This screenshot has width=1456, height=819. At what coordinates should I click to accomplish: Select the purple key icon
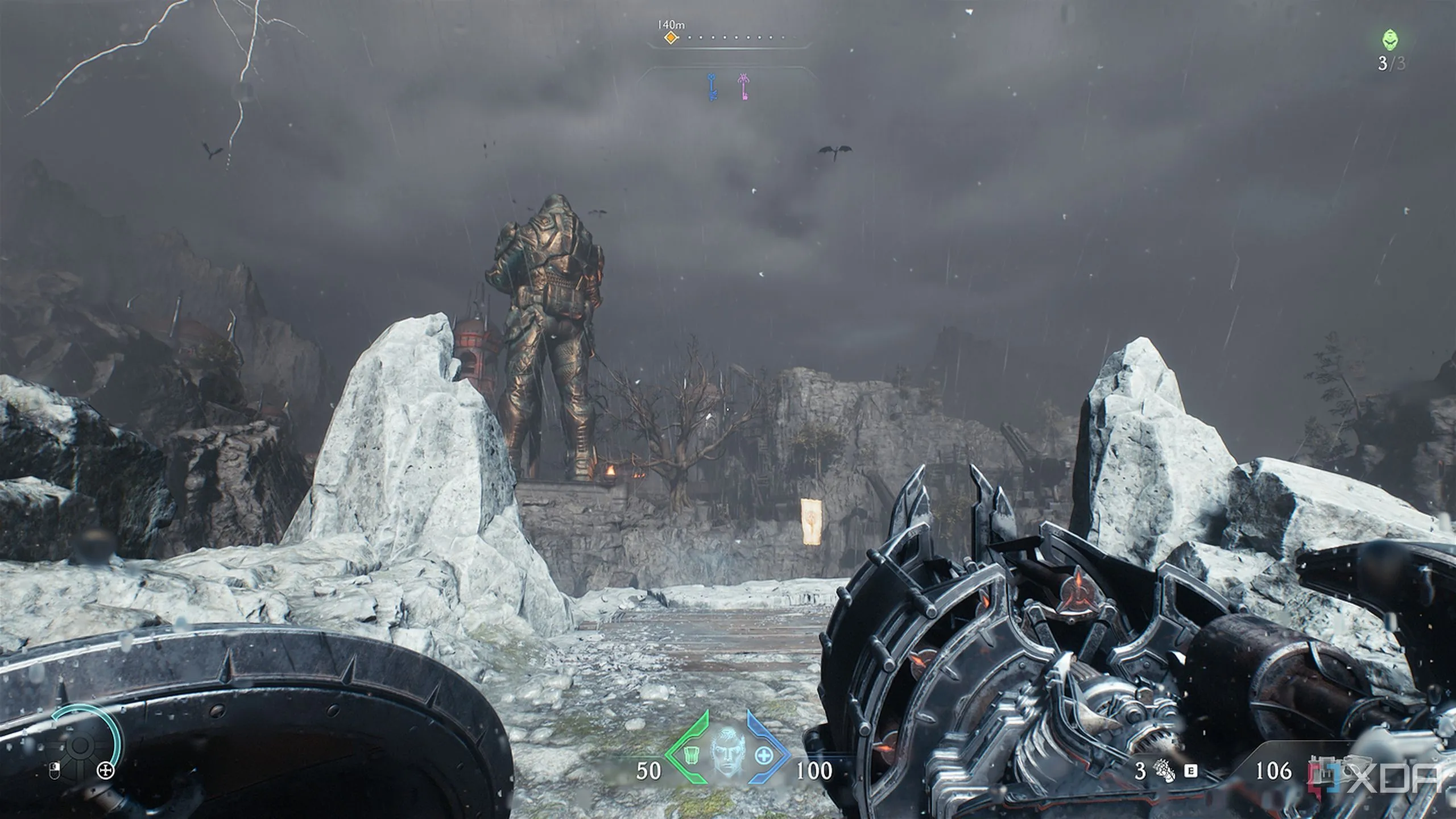coord(743,87)
